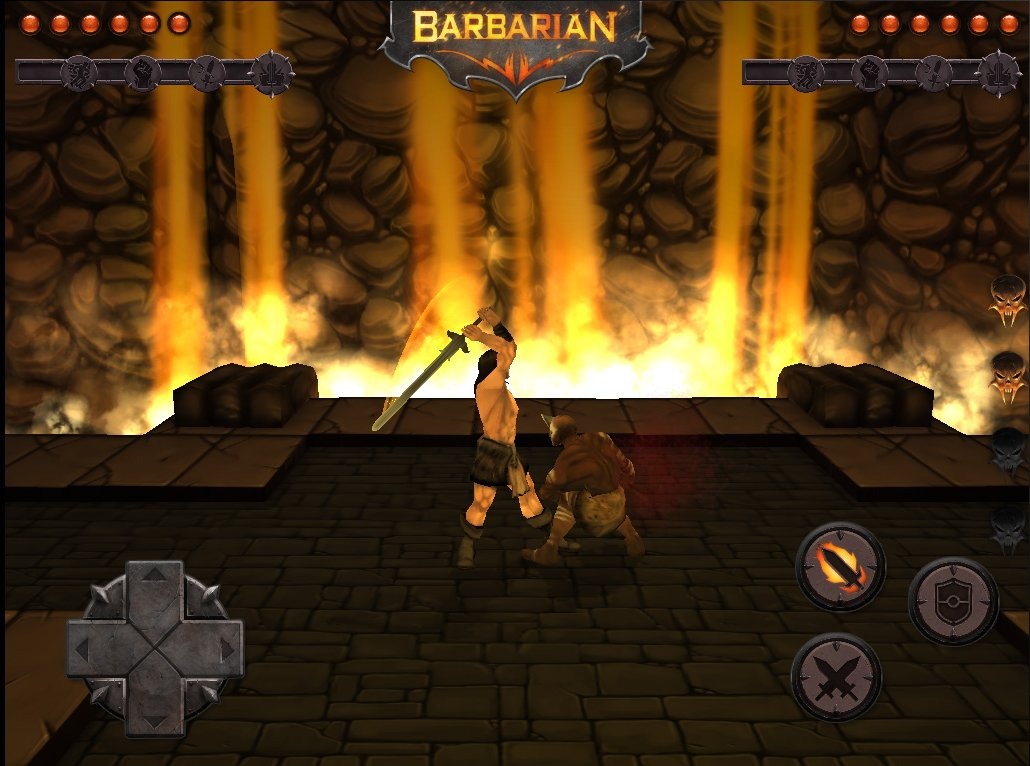Image resolution: width=1030 pixels, height=766 pixels.
Task: Tap the flaming sword special attack button
Action: (x=840, y=567)
